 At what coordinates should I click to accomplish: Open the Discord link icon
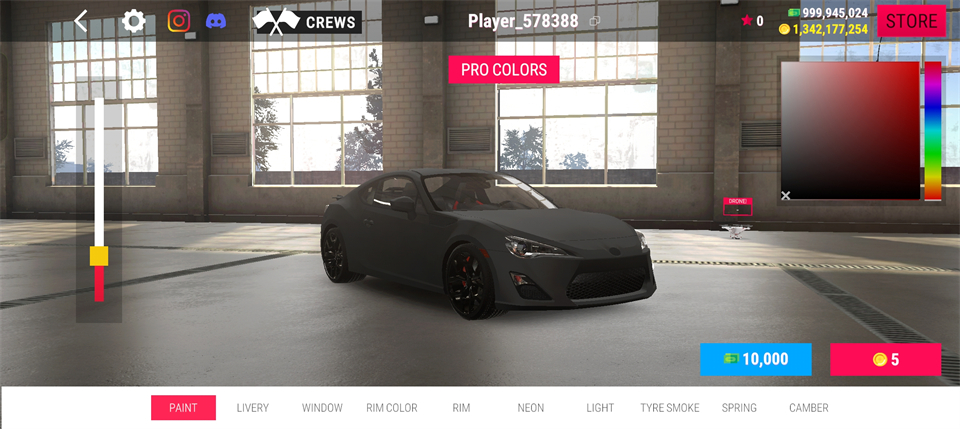[x=216, y=21]
